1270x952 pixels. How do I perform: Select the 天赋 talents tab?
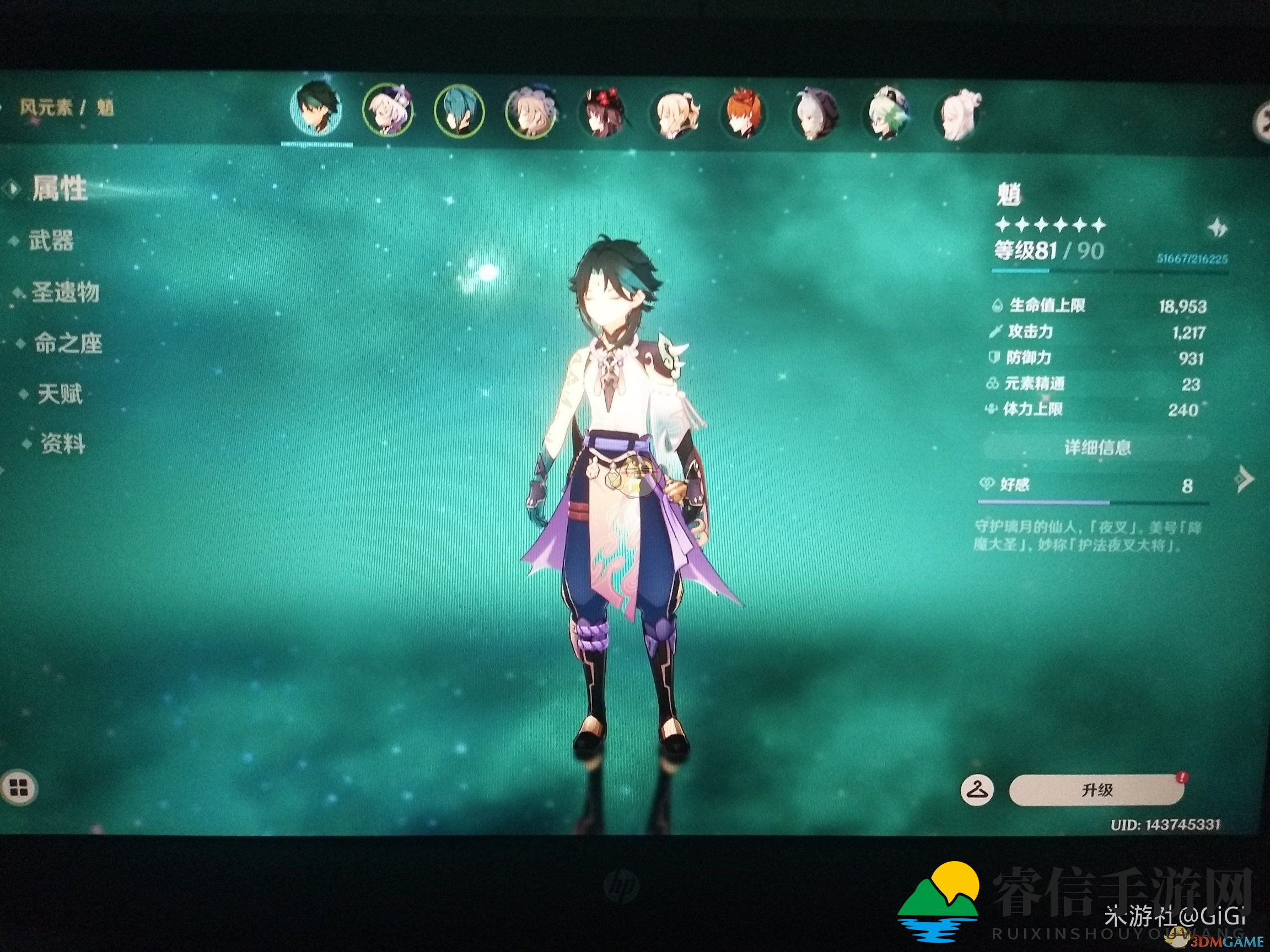(x=60, y=394)
